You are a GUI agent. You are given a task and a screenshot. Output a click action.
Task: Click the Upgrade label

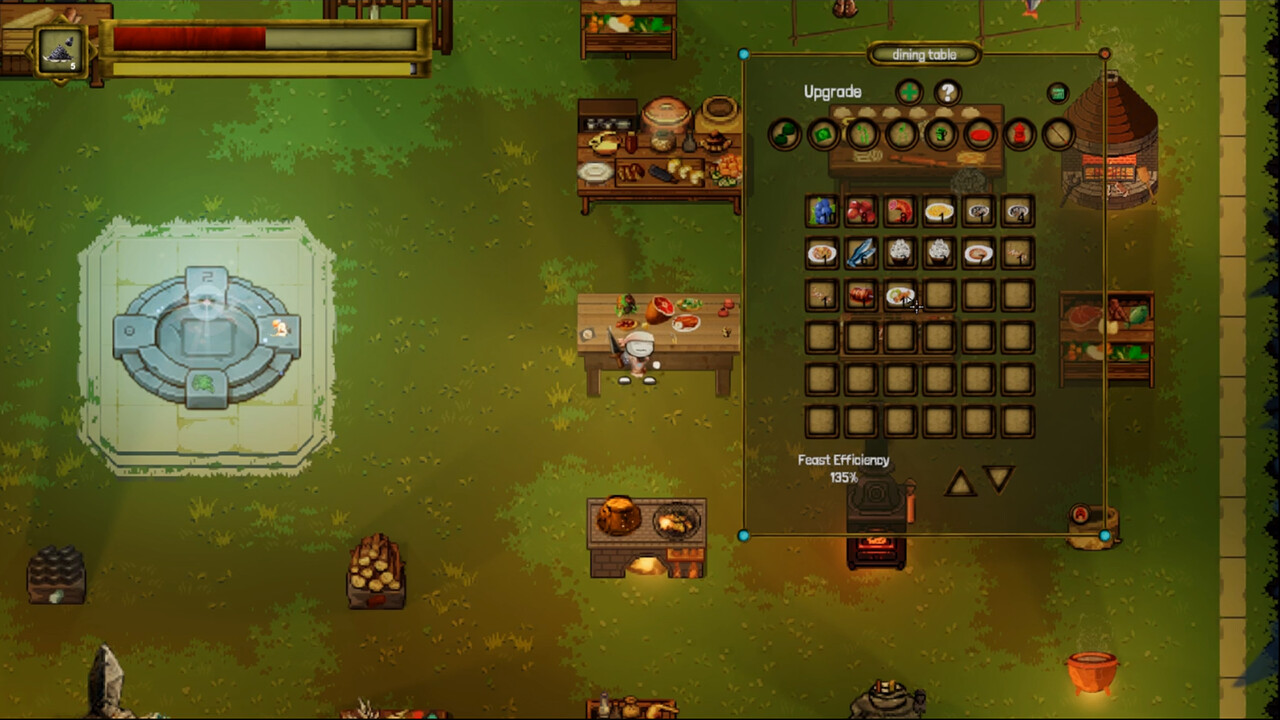833,91
